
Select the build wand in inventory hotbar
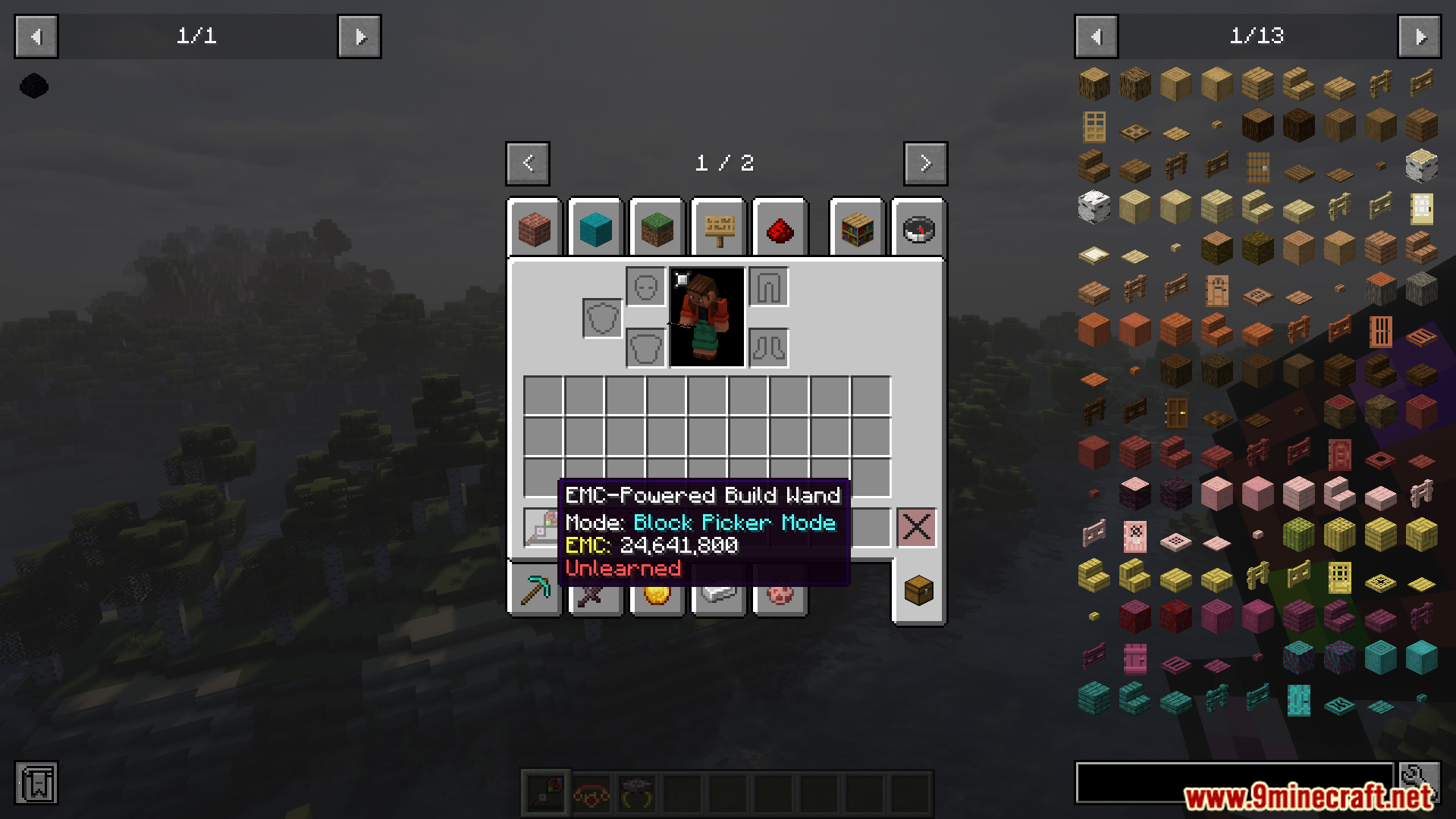click(542, 527)
